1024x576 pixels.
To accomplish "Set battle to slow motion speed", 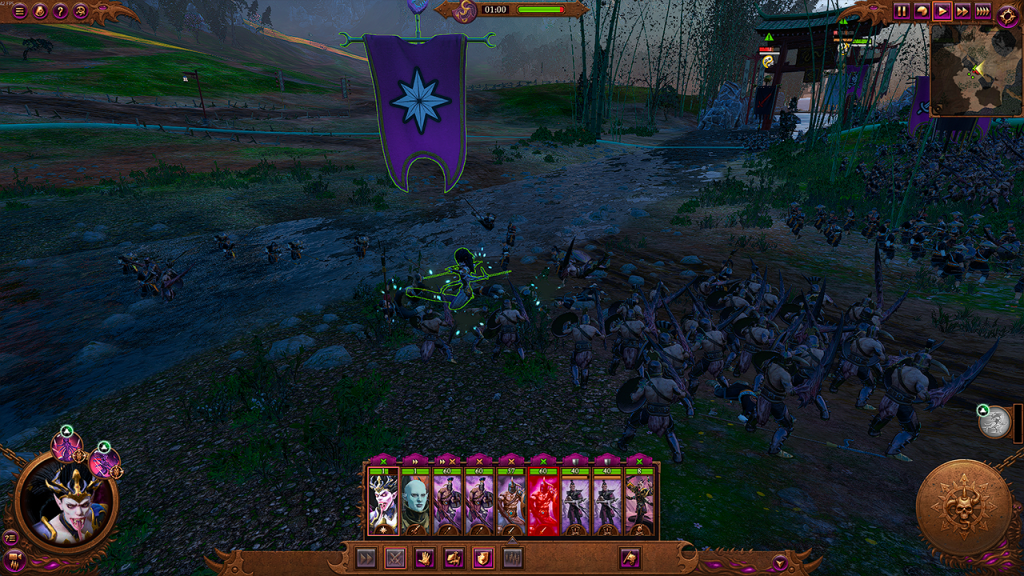I will click(922, 11).
